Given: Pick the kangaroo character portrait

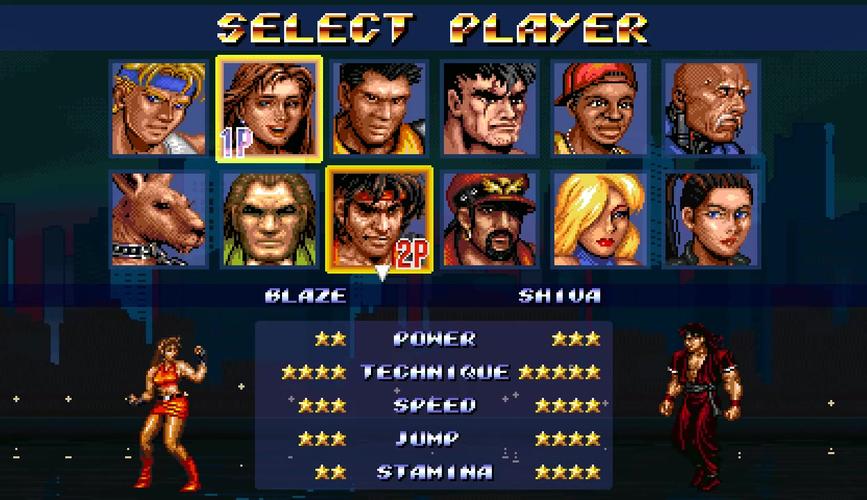Looking at the screenshot, I should 159,219.
